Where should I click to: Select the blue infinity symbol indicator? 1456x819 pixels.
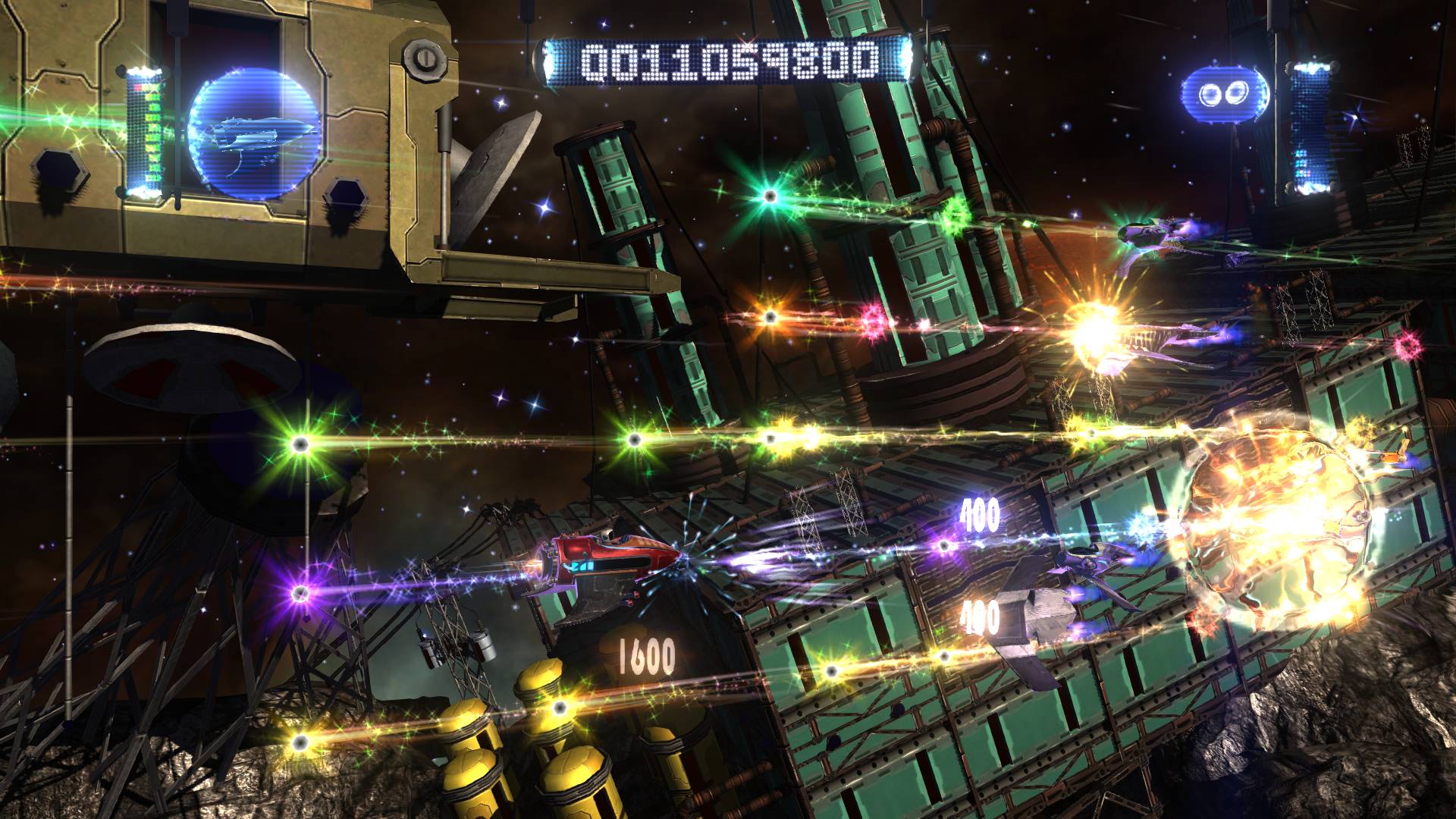pyautogui.click(x=1220, y=94)
